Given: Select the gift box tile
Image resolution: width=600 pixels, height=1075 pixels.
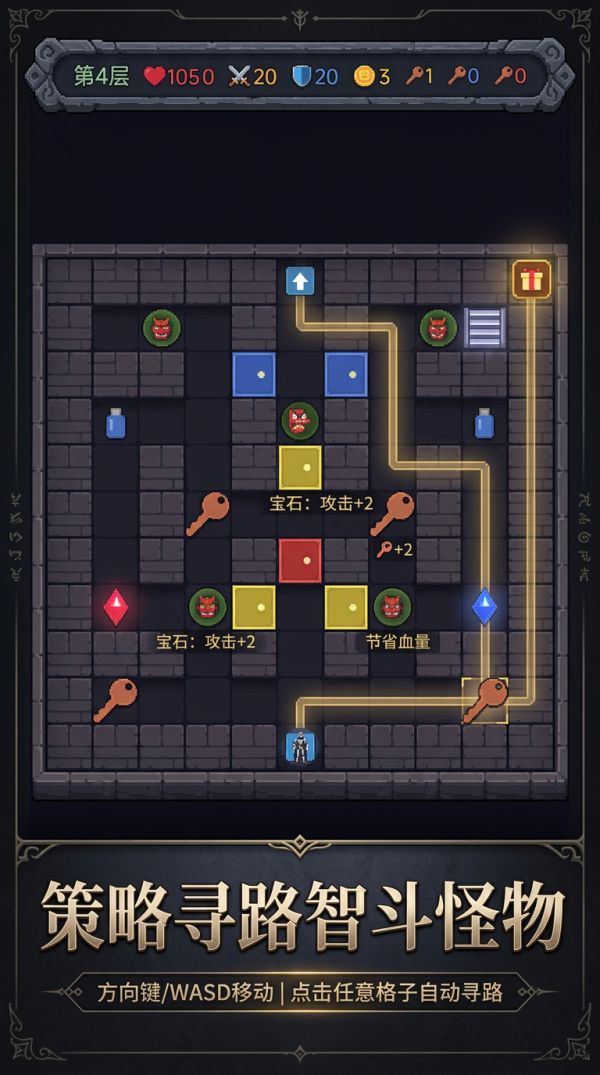Looking at the screenshot, I should point(531,280).
